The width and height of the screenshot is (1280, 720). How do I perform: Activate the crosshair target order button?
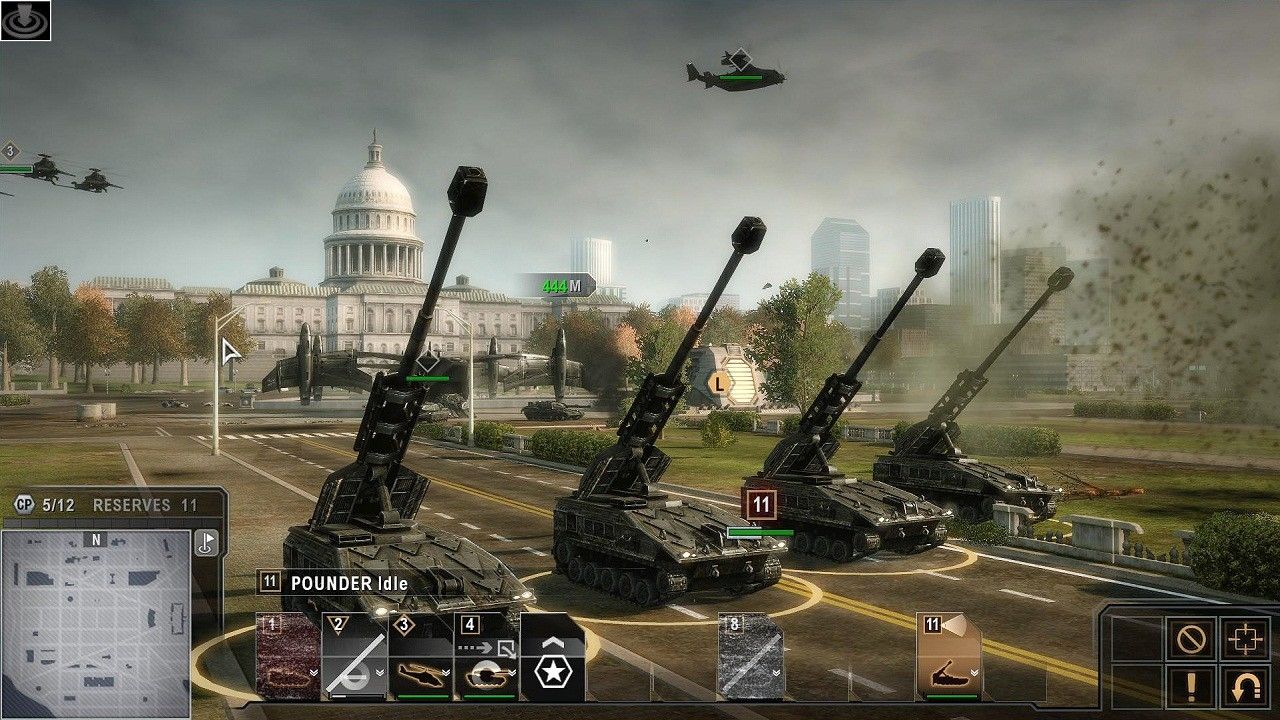[1243, 638]
